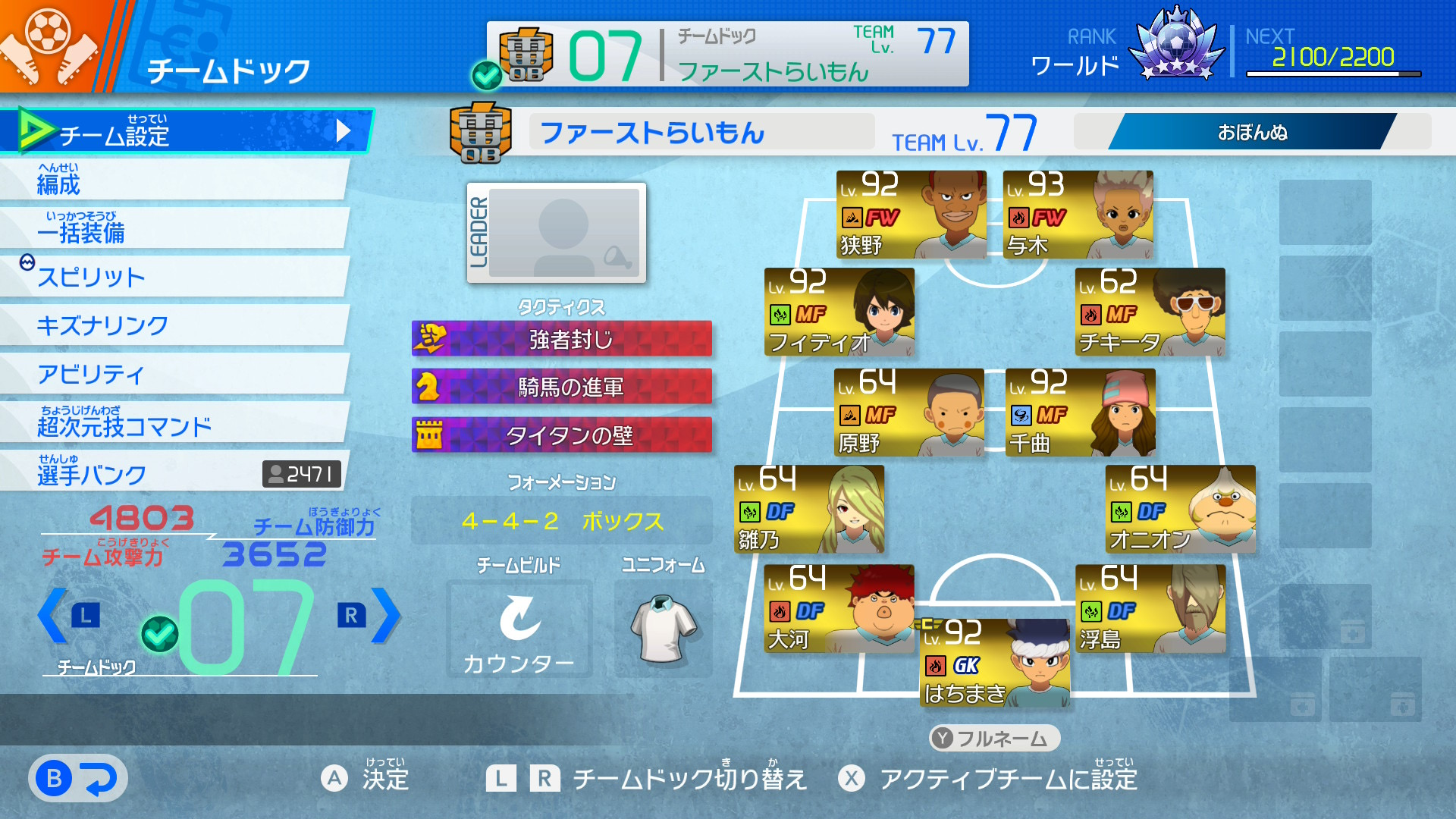
Task: Select the 強者封じ tactic
Action: 561,339
